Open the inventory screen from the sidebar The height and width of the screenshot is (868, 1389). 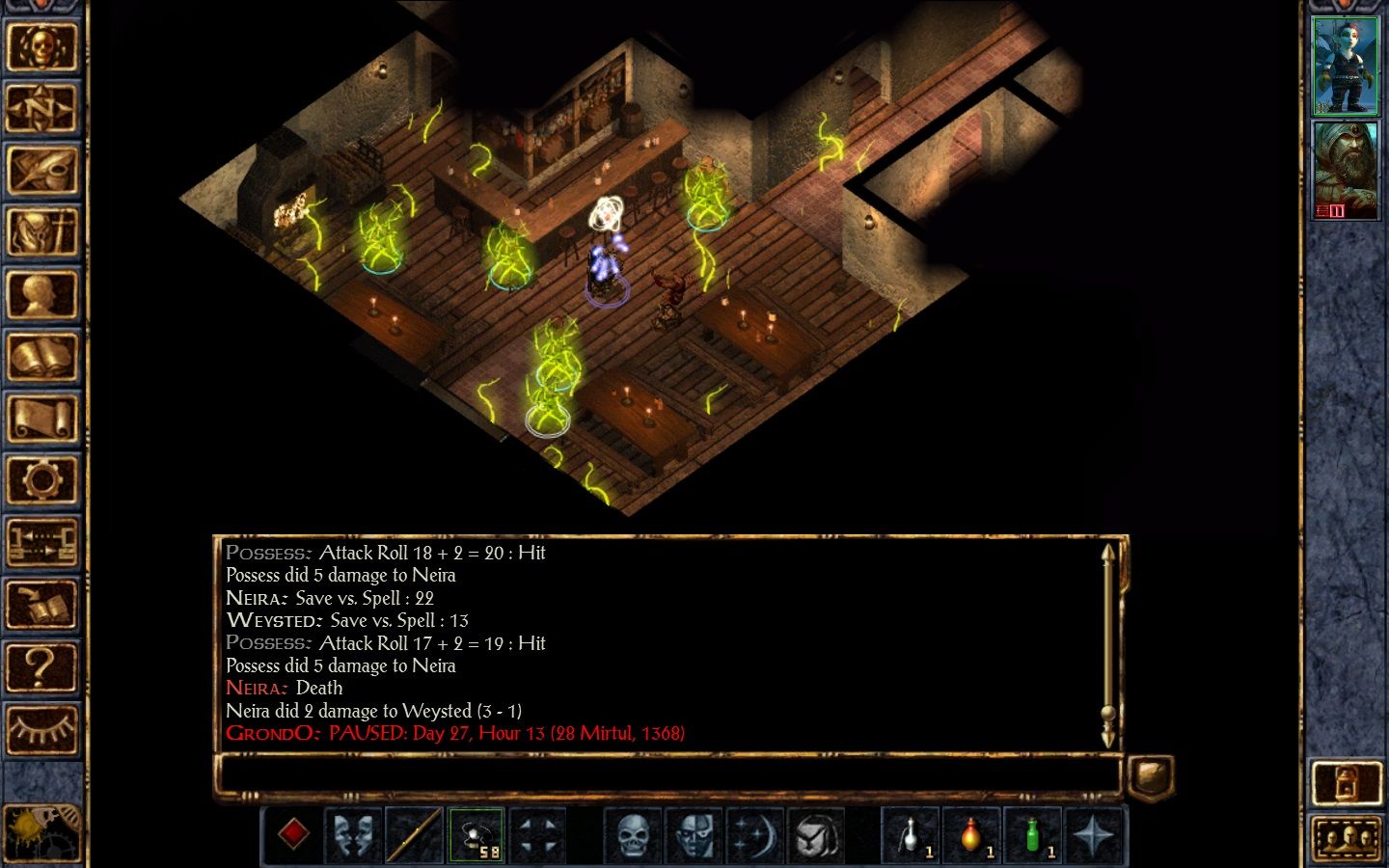tap(41, 232)
